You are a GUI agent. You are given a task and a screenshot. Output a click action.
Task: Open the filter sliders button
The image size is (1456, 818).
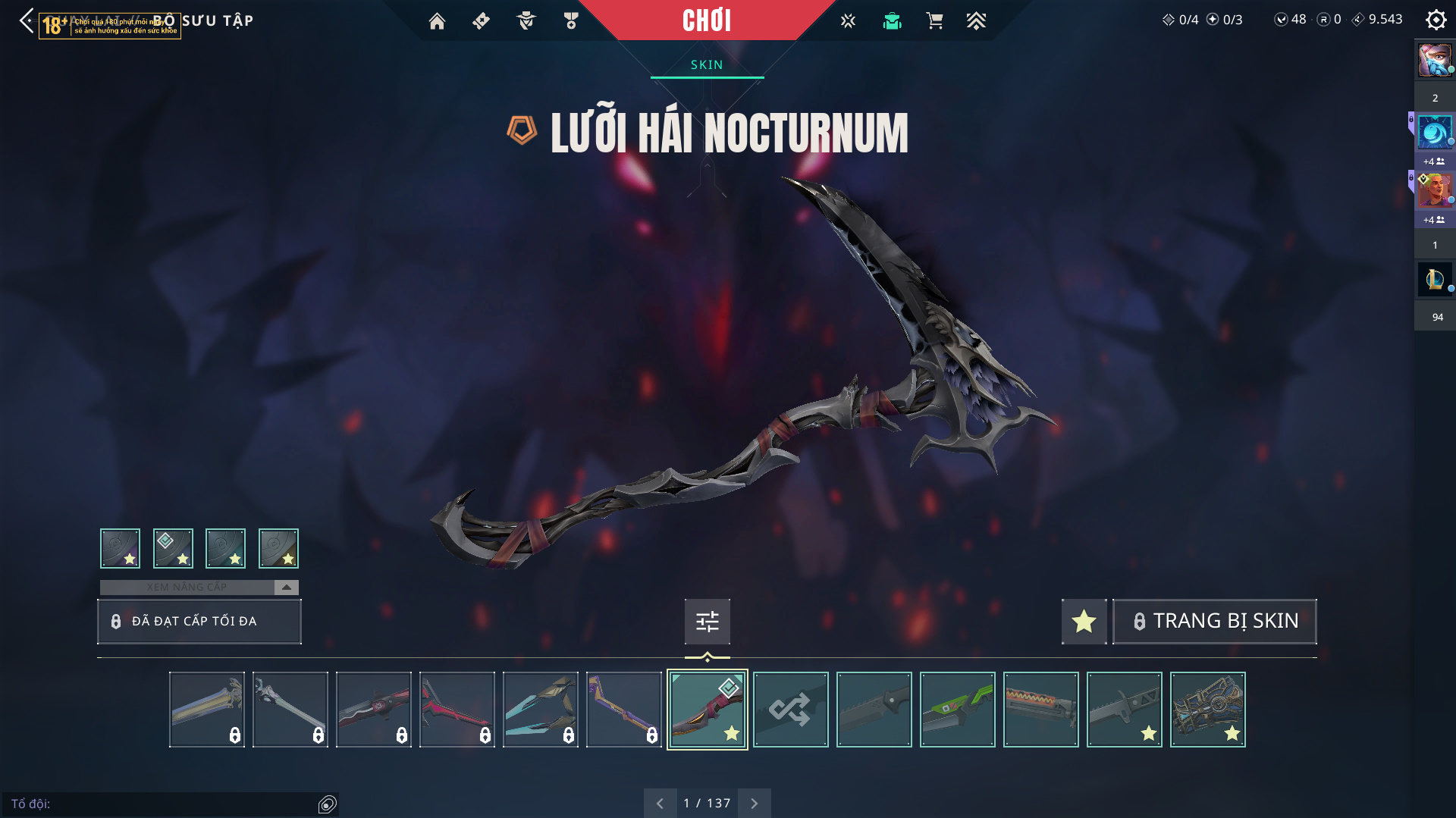[x=707, y=622]
